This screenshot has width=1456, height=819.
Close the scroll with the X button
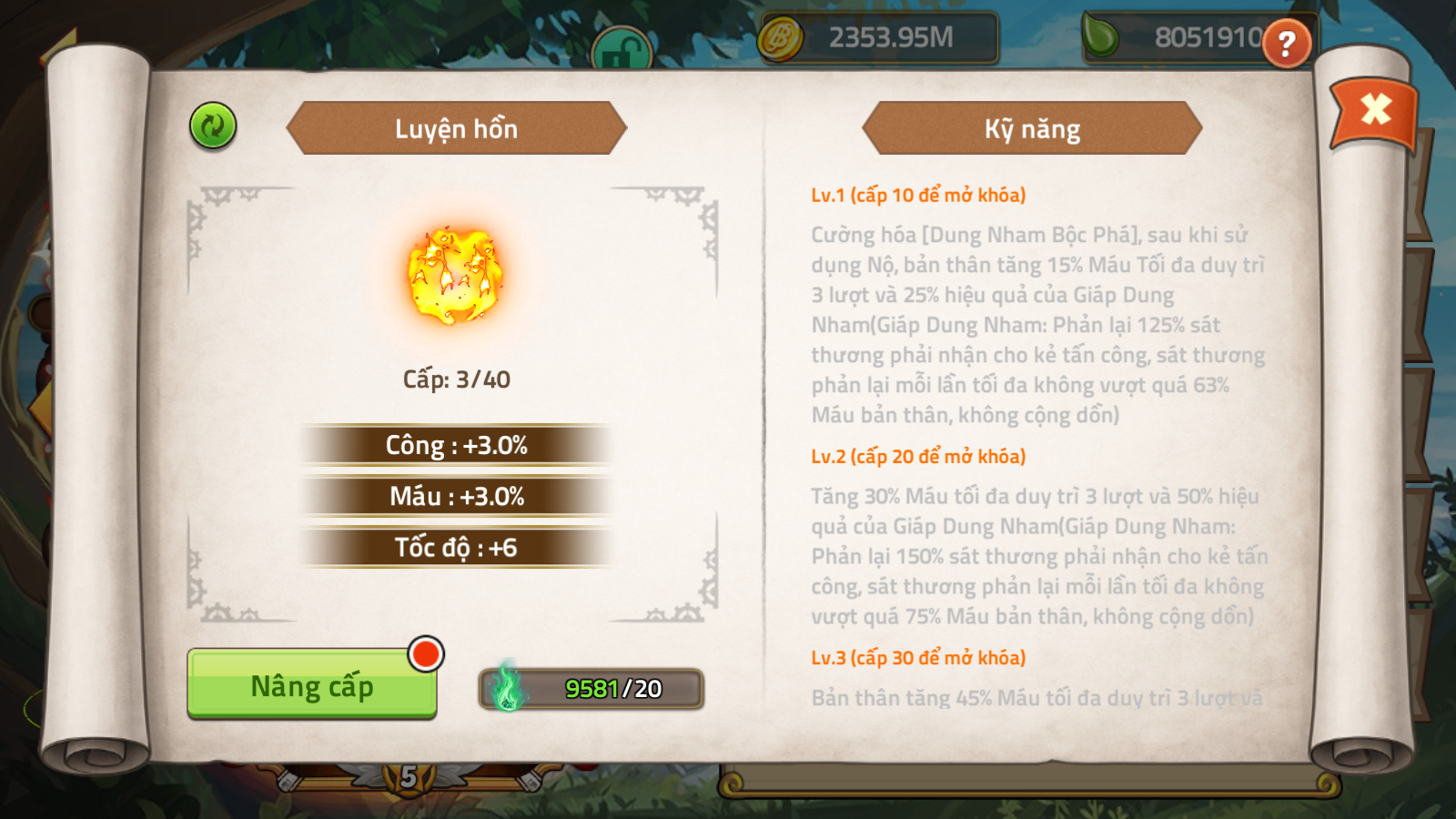tap(1375, 110)
